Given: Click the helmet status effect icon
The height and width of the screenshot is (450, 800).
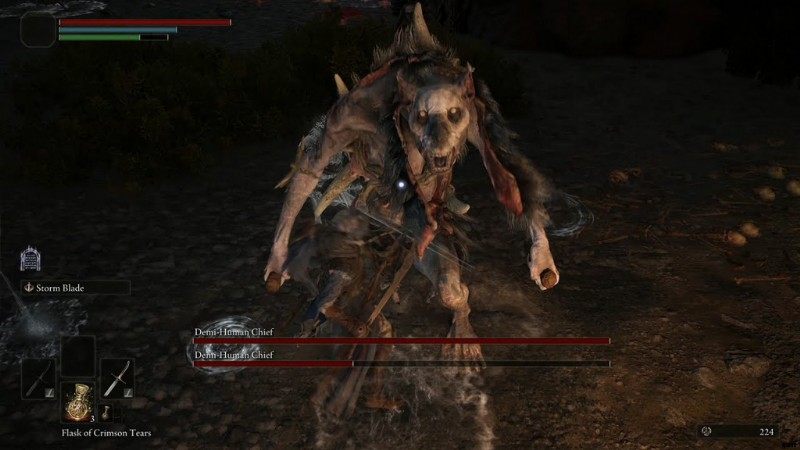Looking at the screenshot, I should [30, 260].
